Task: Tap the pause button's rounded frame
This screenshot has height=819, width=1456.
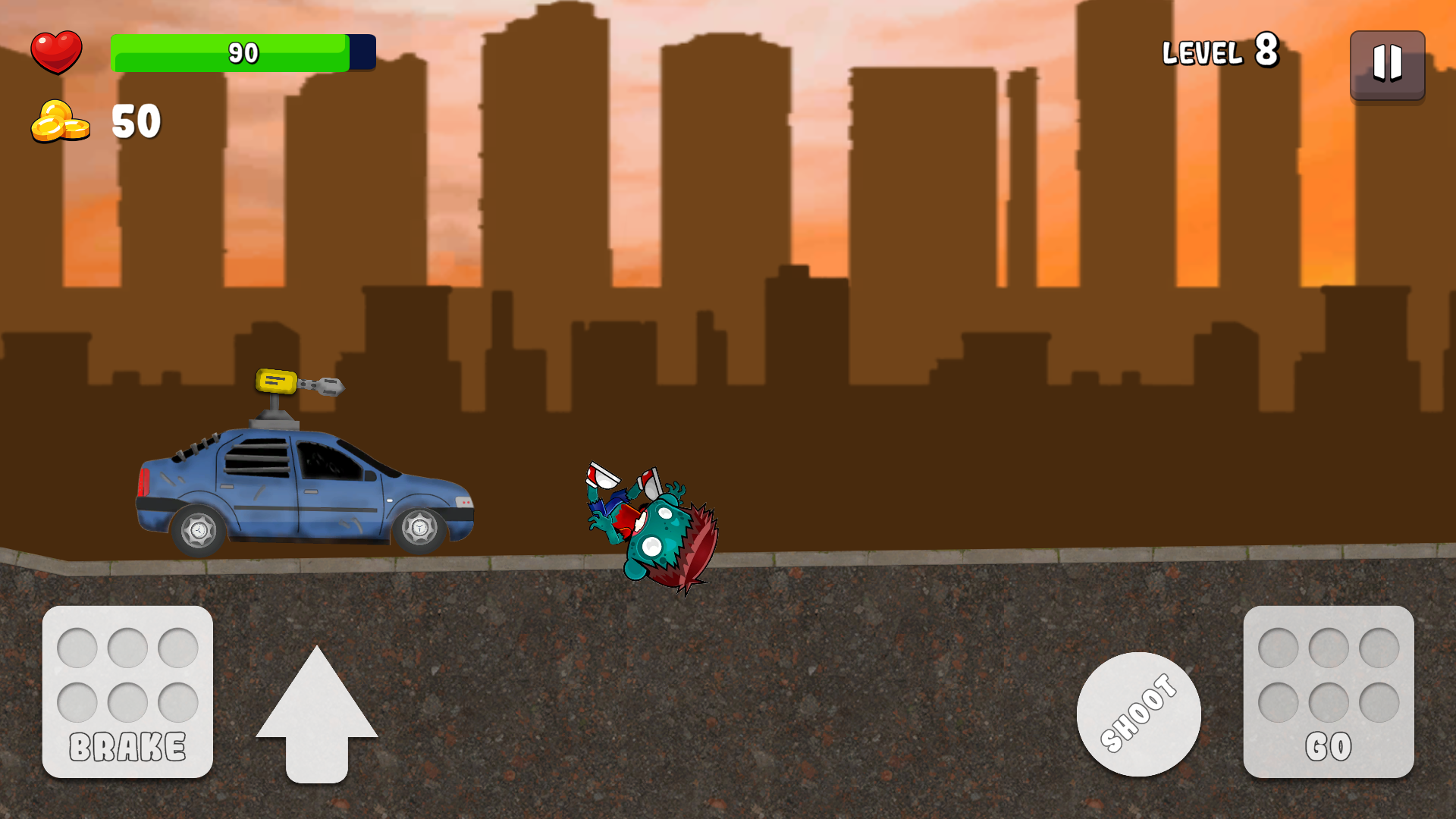Action: click(x=1386, y=66)
